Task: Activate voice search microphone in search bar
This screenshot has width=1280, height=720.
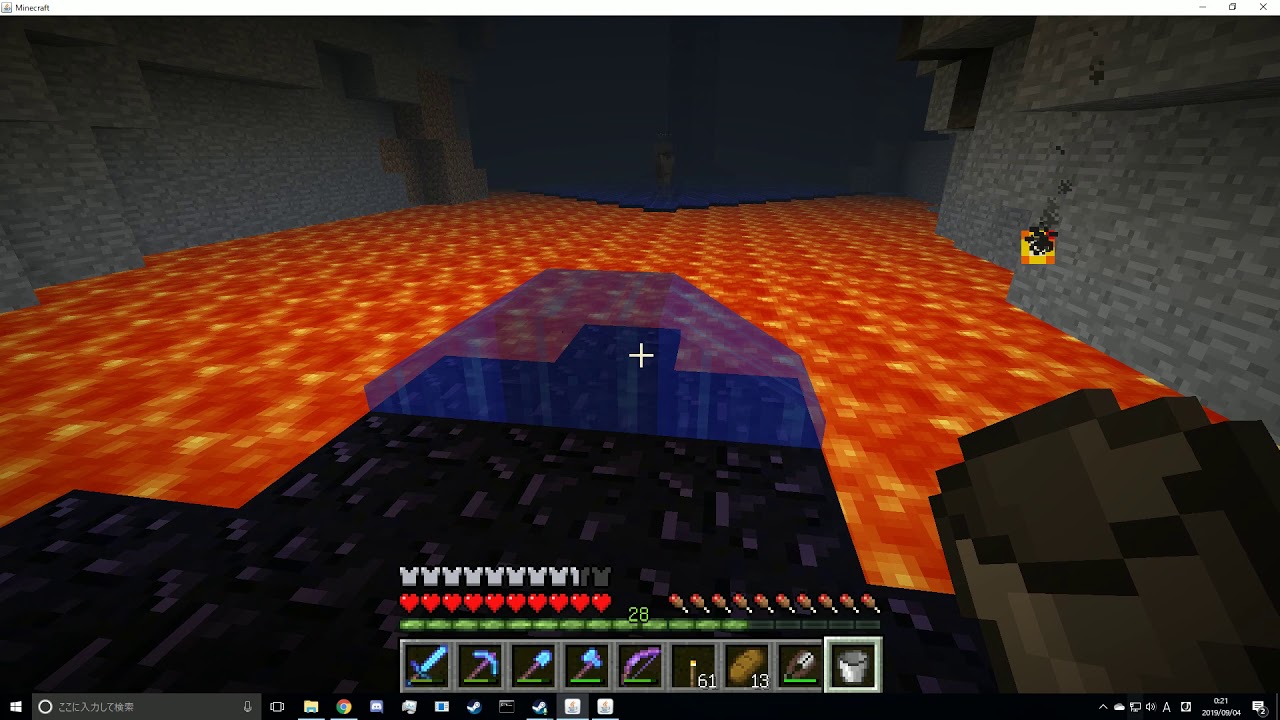Action: coord(246,706)
